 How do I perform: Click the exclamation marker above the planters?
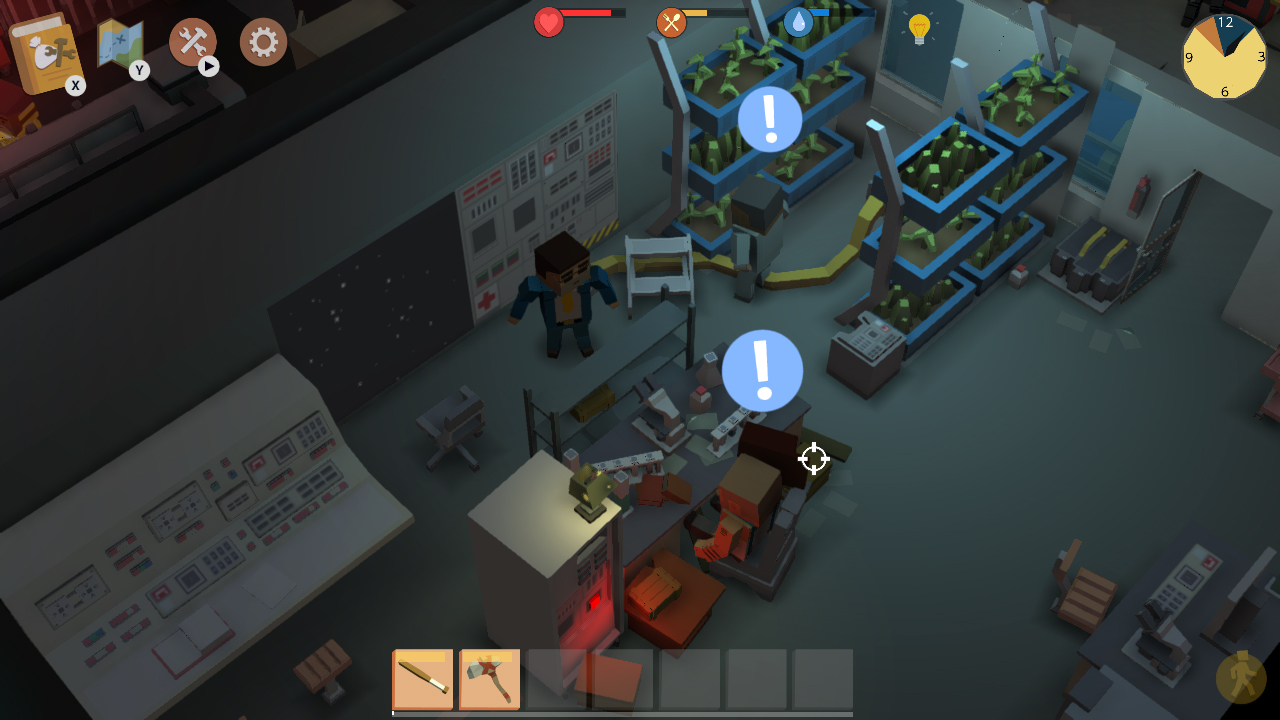(x=769, y=119)
